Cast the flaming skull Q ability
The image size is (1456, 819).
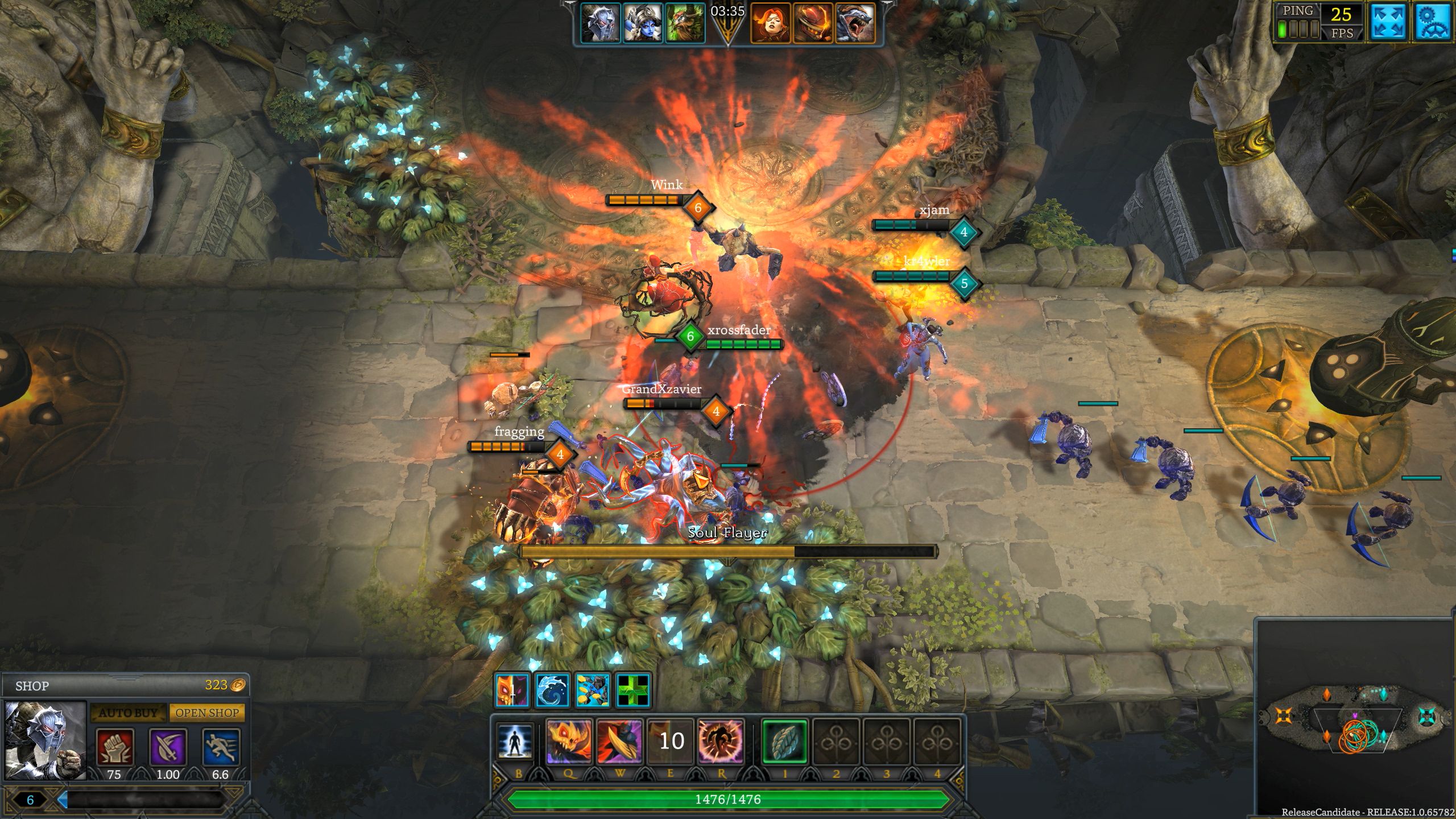[x=569, y=741]
